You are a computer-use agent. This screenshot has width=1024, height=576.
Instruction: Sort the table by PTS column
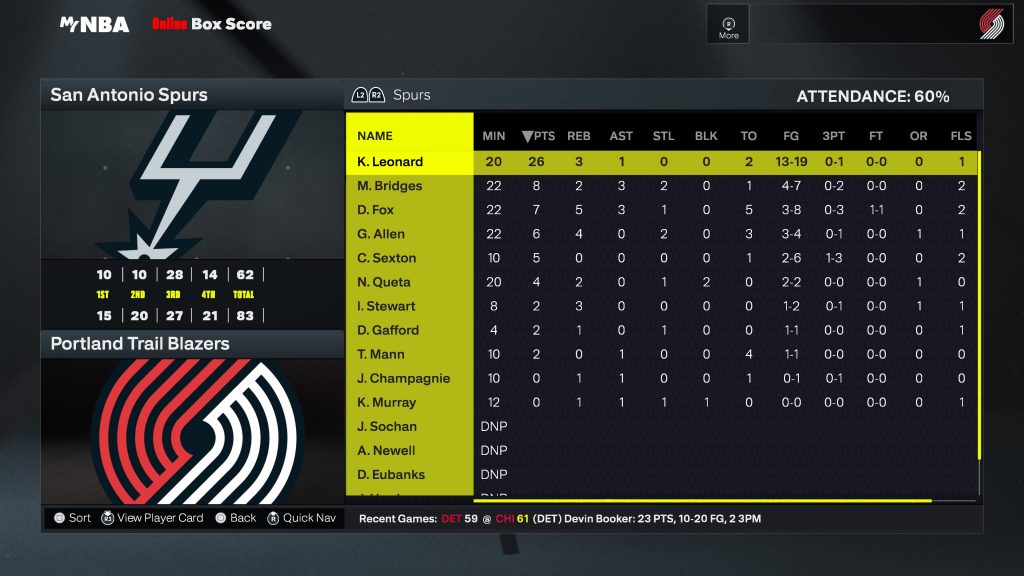tap(538, 136)
